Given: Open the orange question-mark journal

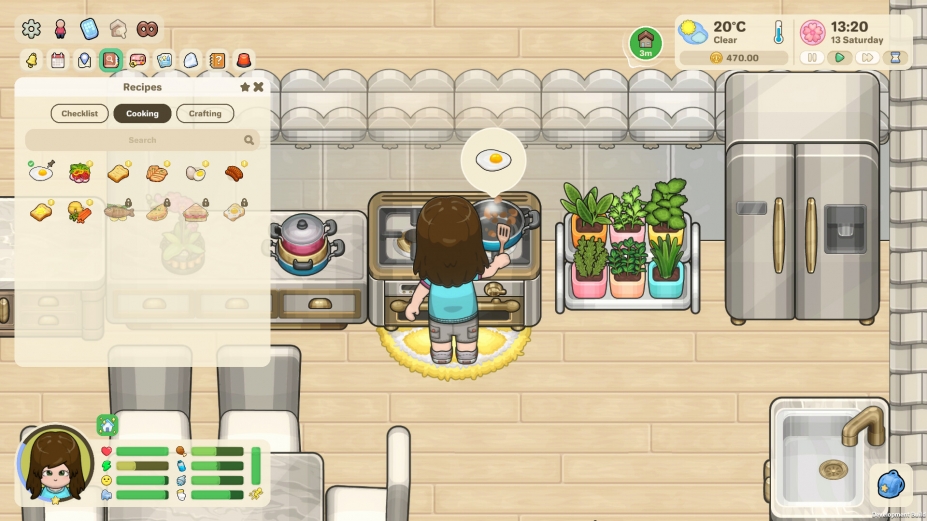Looking at the screenshot, I should click(217, 60).
